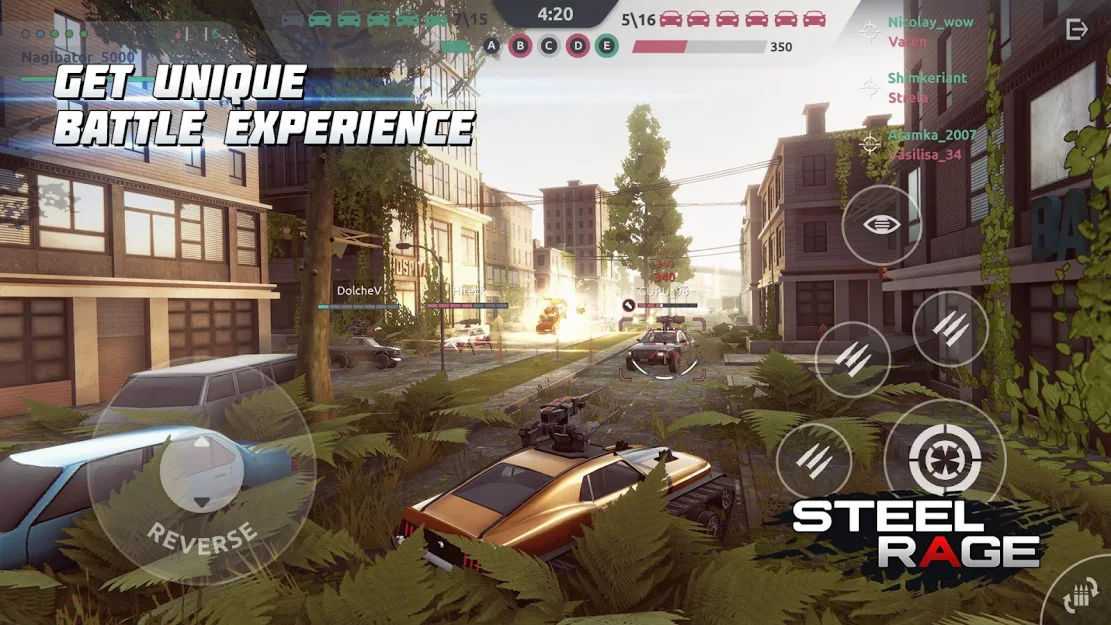Image resolution: width=1111 pixels, height=625 pixels.
Task: Fire using the large crosshair button
Action: (944, 461)
